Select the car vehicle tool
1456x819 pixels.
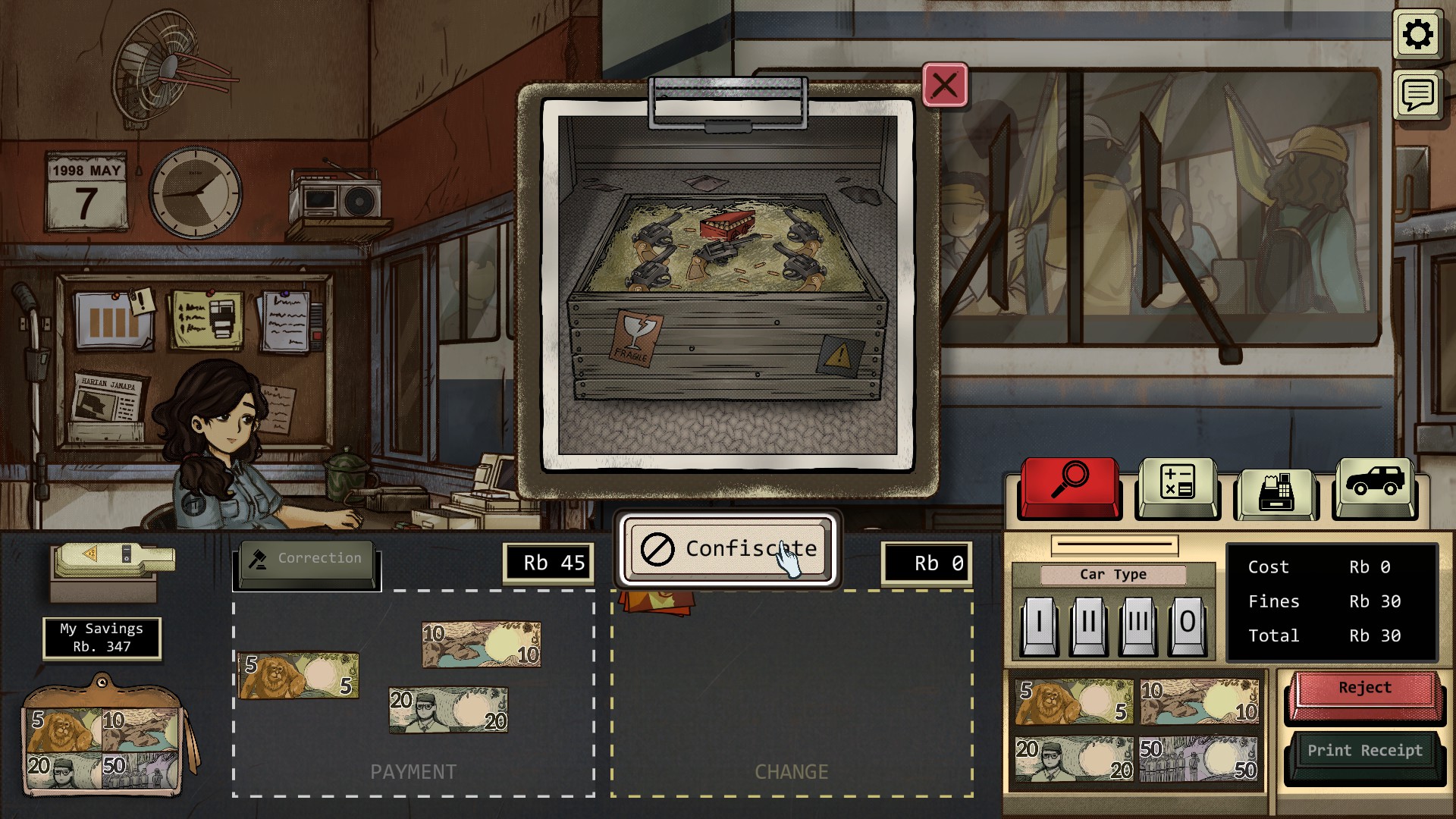pyautogui.click(x=1374, y=484)
